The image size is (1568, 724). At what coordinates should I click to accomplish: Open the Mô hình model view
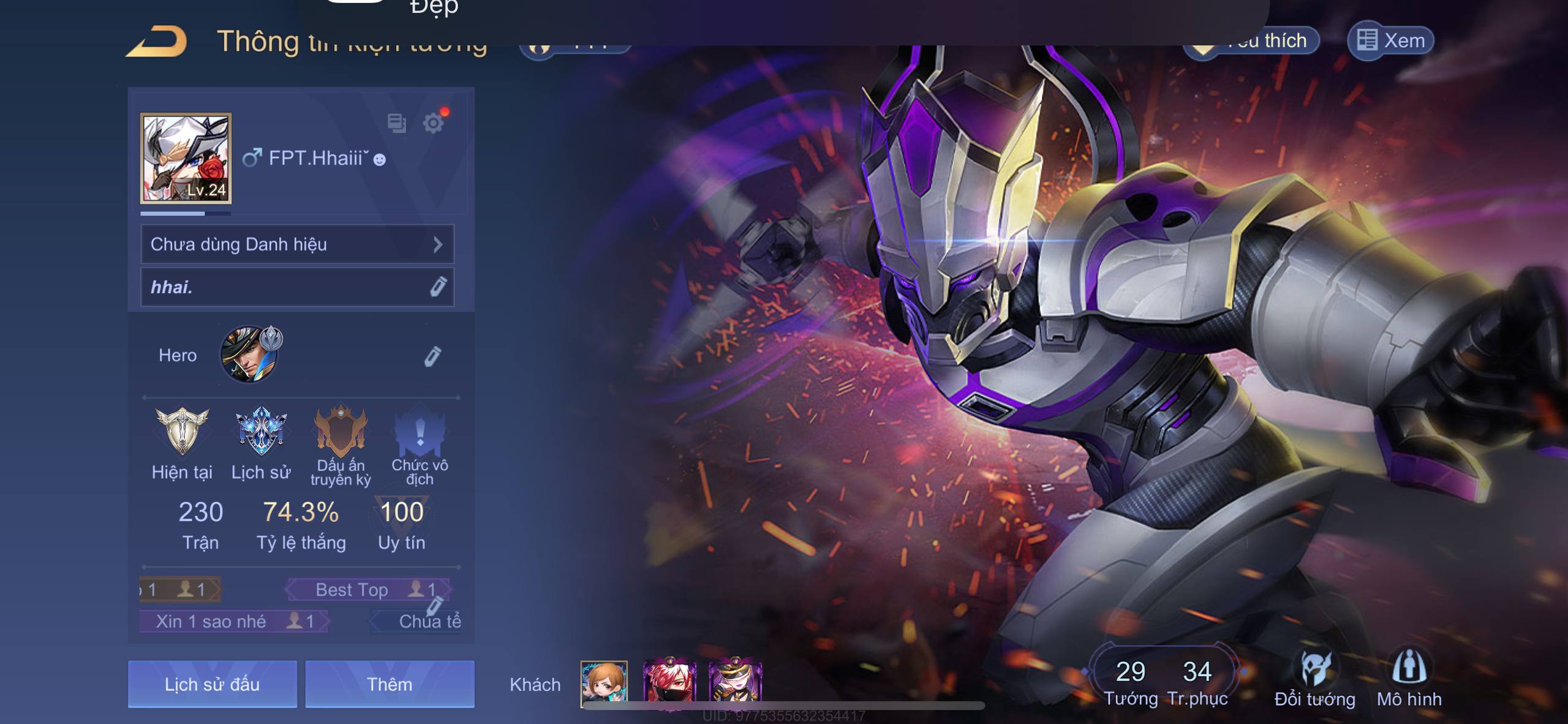(1409, 680)
